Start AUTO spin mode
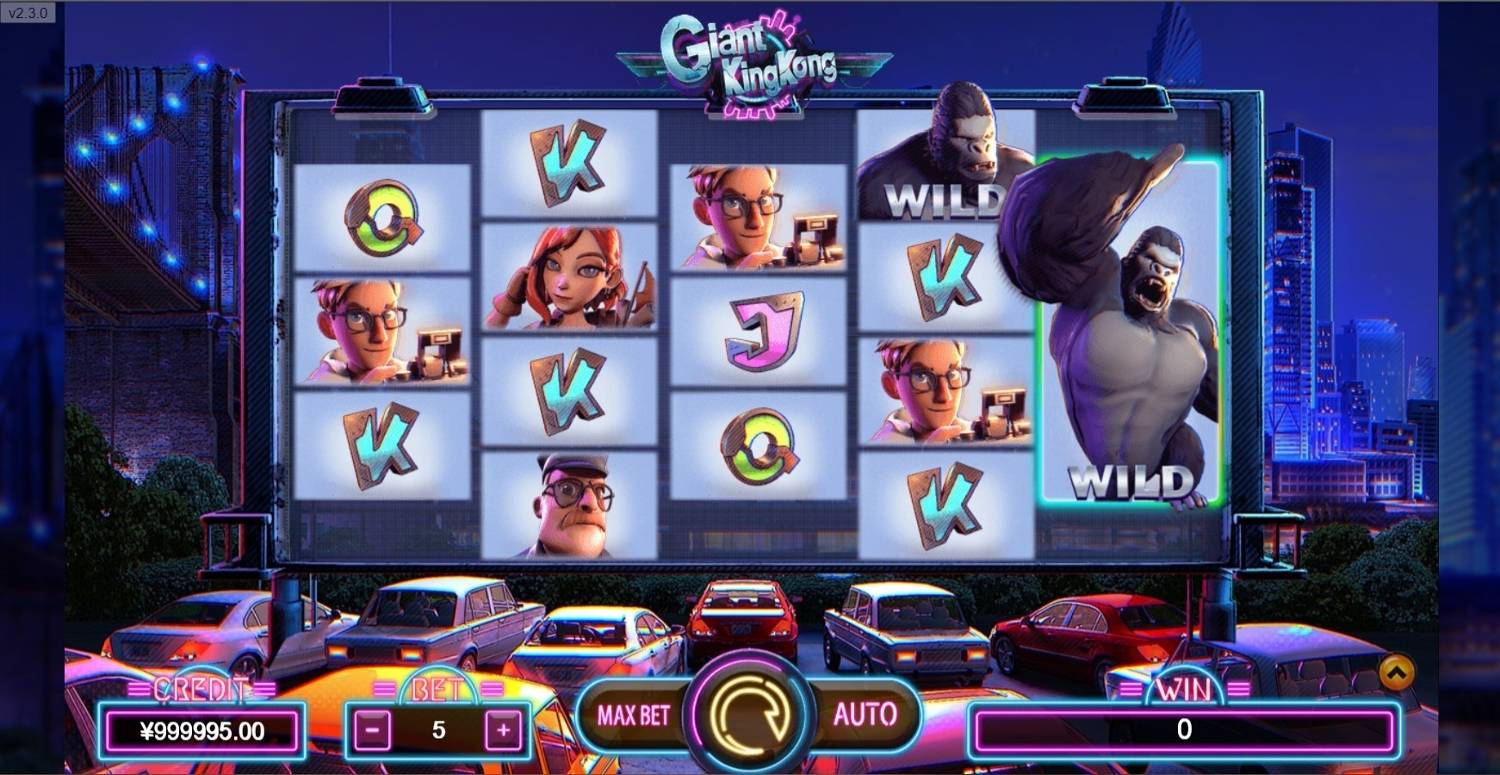This screenshot has width=1500, height=775. (x=864, y=714)
